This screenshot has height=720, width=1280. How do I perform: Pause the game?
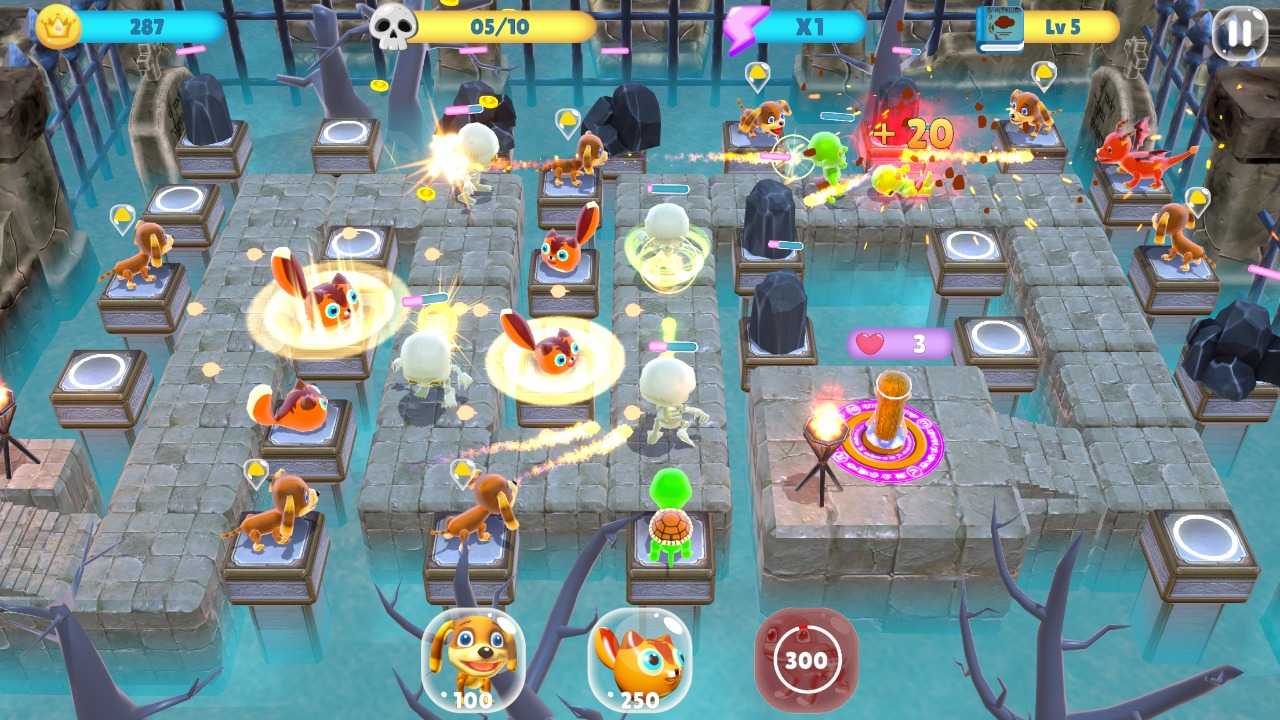click(x=1238, y=32)
